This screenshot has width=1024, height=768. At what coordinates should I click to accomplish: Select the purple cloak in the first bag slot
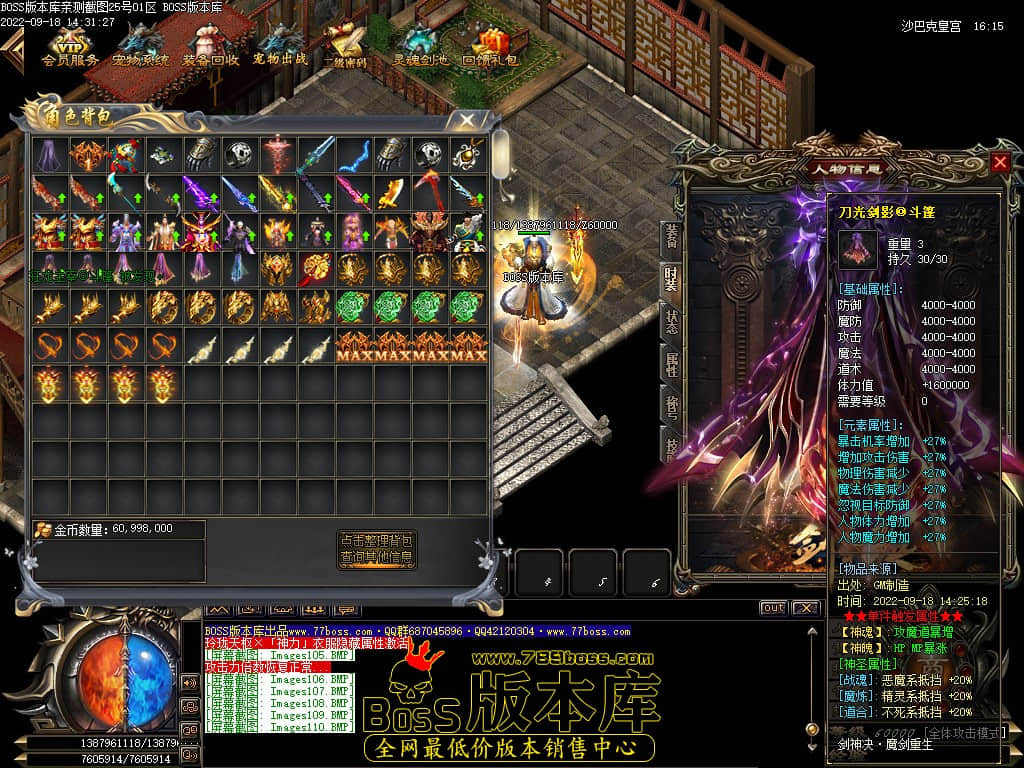click(49, 155)
